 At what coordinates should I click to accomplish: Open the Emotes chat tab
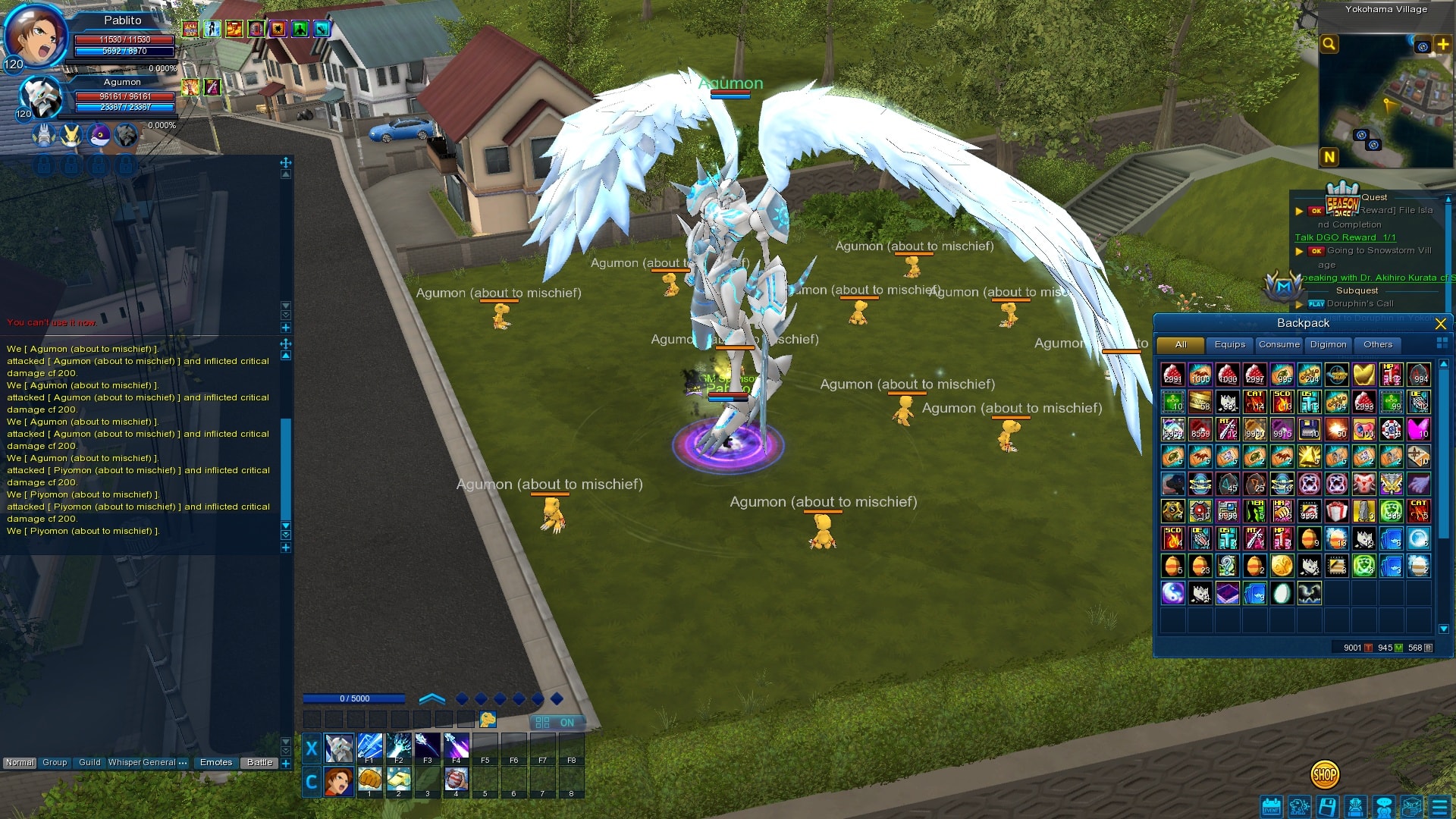pyautogui.click(x=216, y=763)
